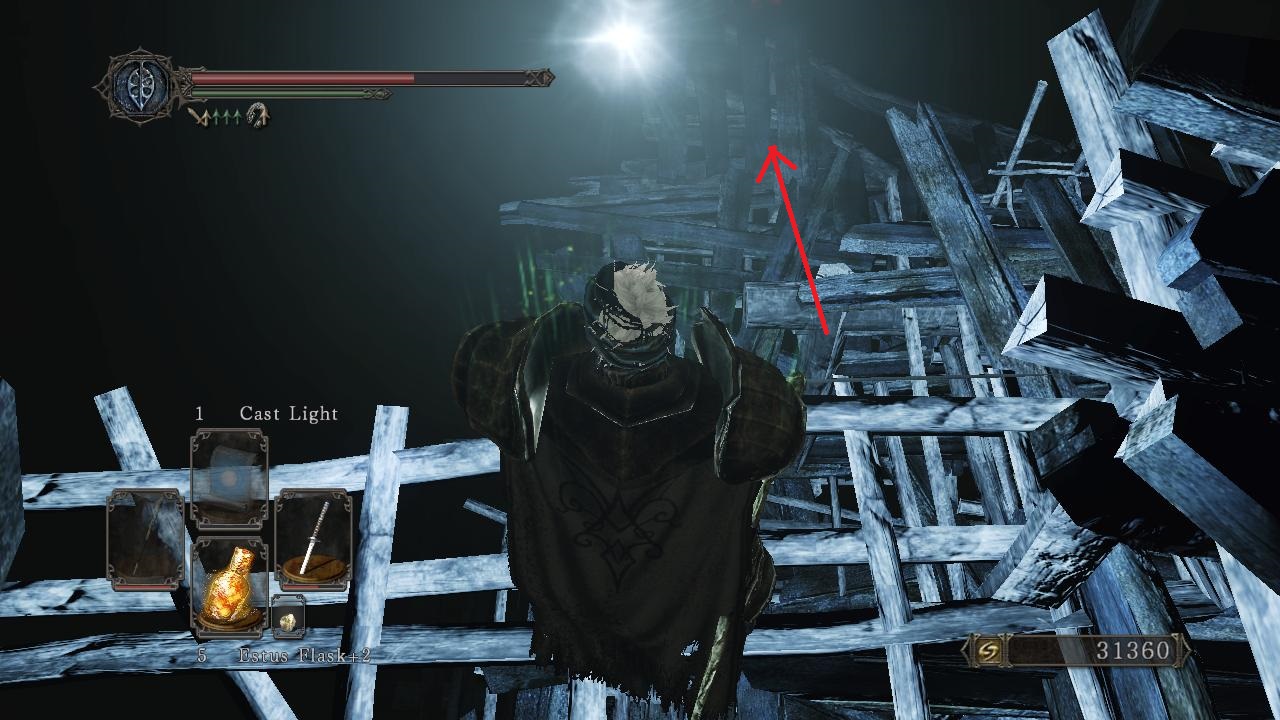This screenshot has width=1280, height=720.
Task: Click the Estus Flask+2 label text
Action: pos(307,656)
